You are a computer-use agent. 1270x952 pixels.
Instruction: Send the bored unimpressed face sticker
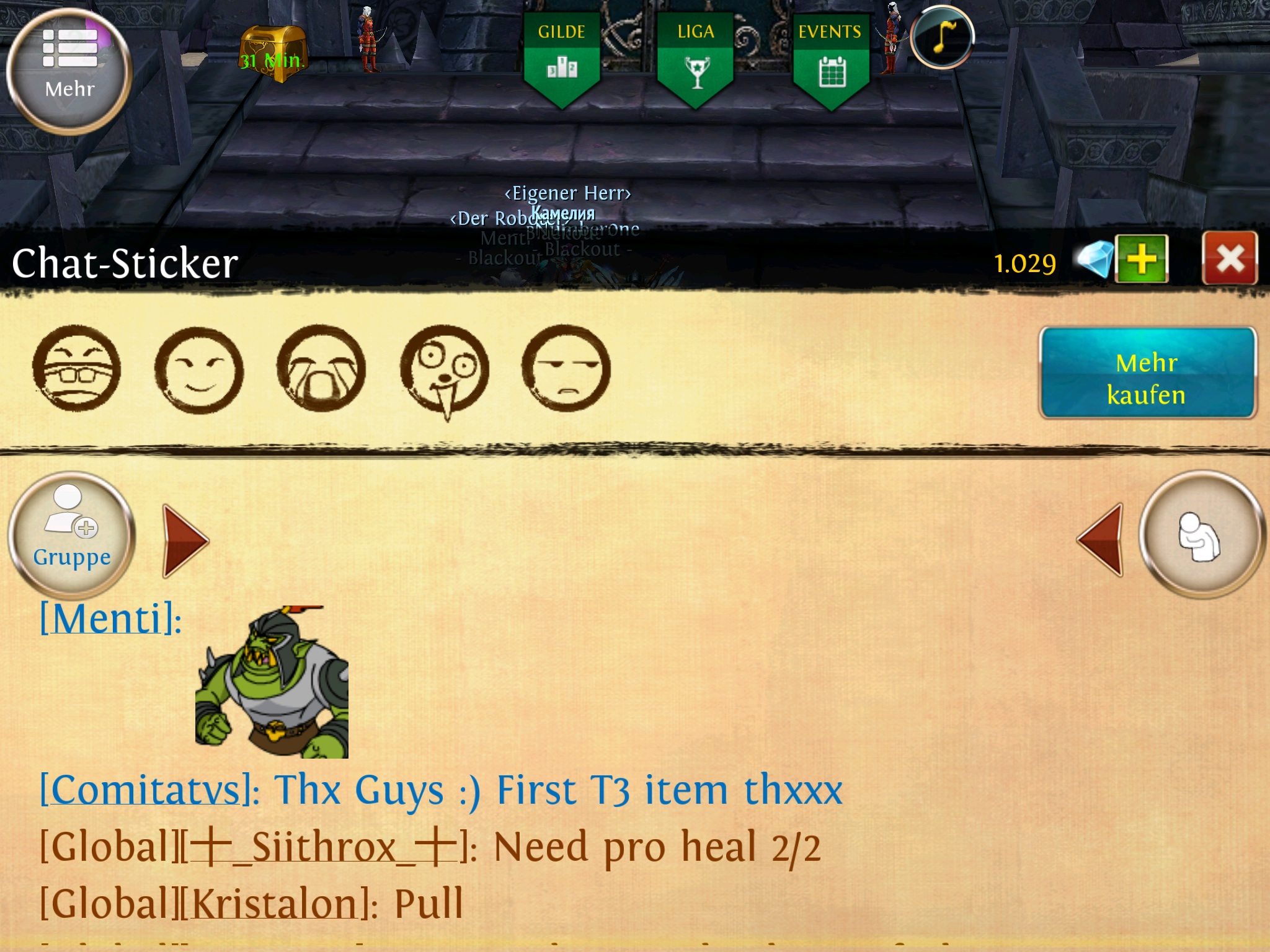566,369
